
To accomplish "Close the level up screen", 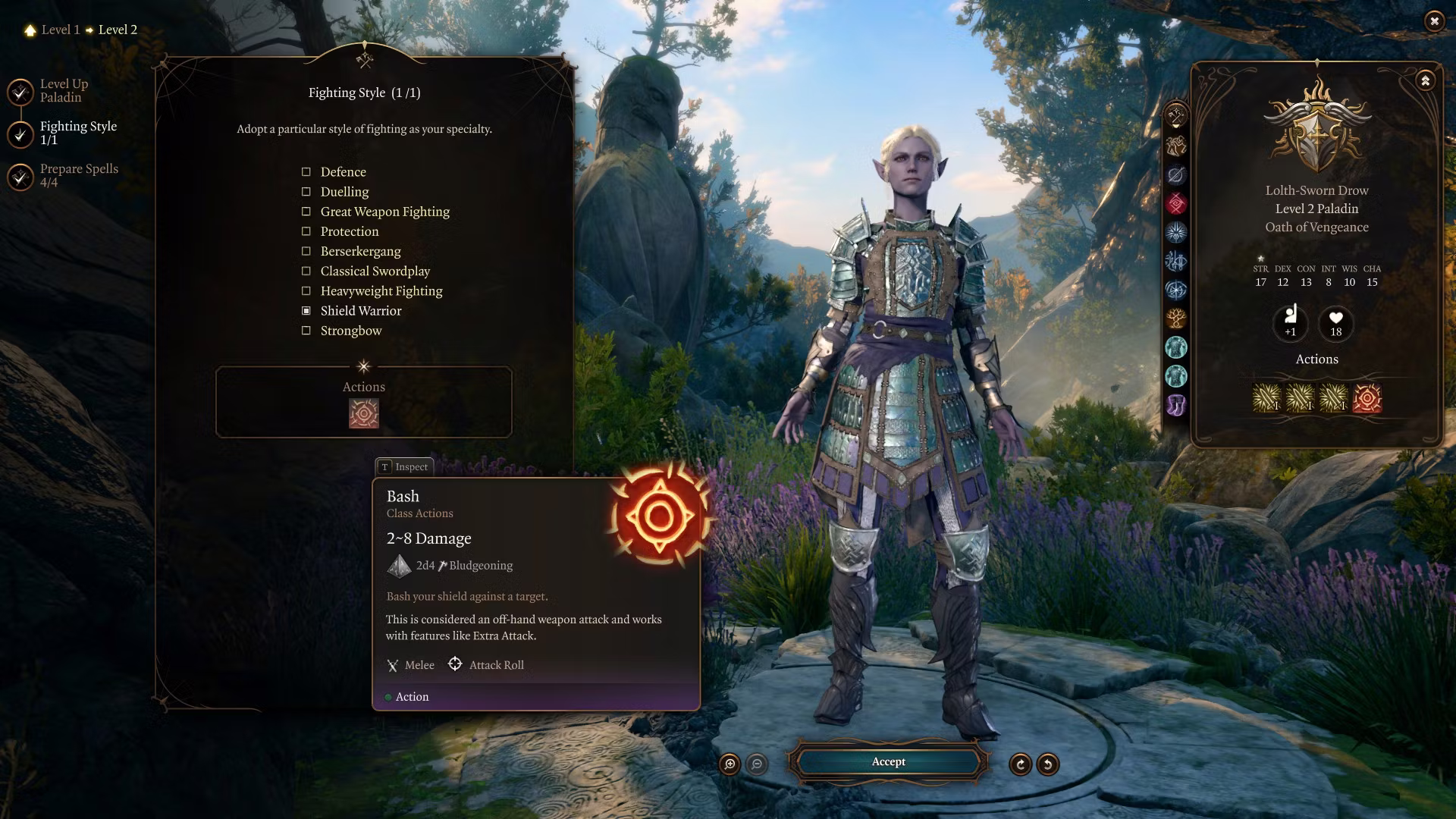I will point(1434,21).
